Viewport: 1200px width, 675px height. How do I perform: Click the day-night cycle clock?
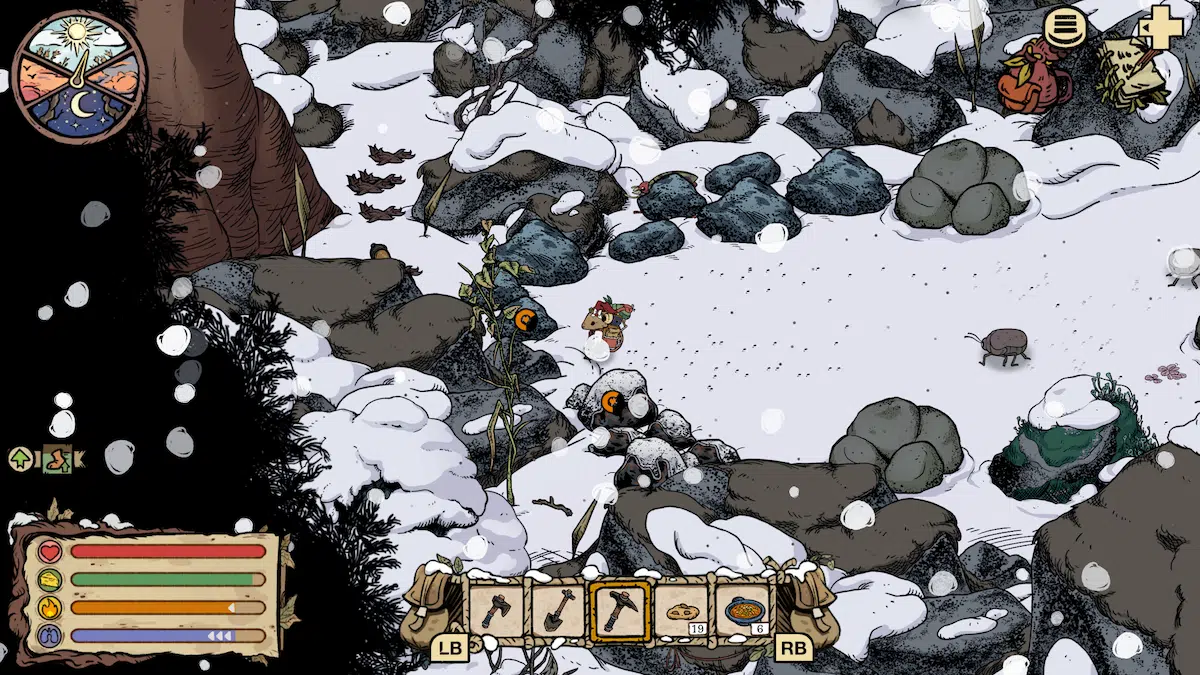tap(79, 76)
